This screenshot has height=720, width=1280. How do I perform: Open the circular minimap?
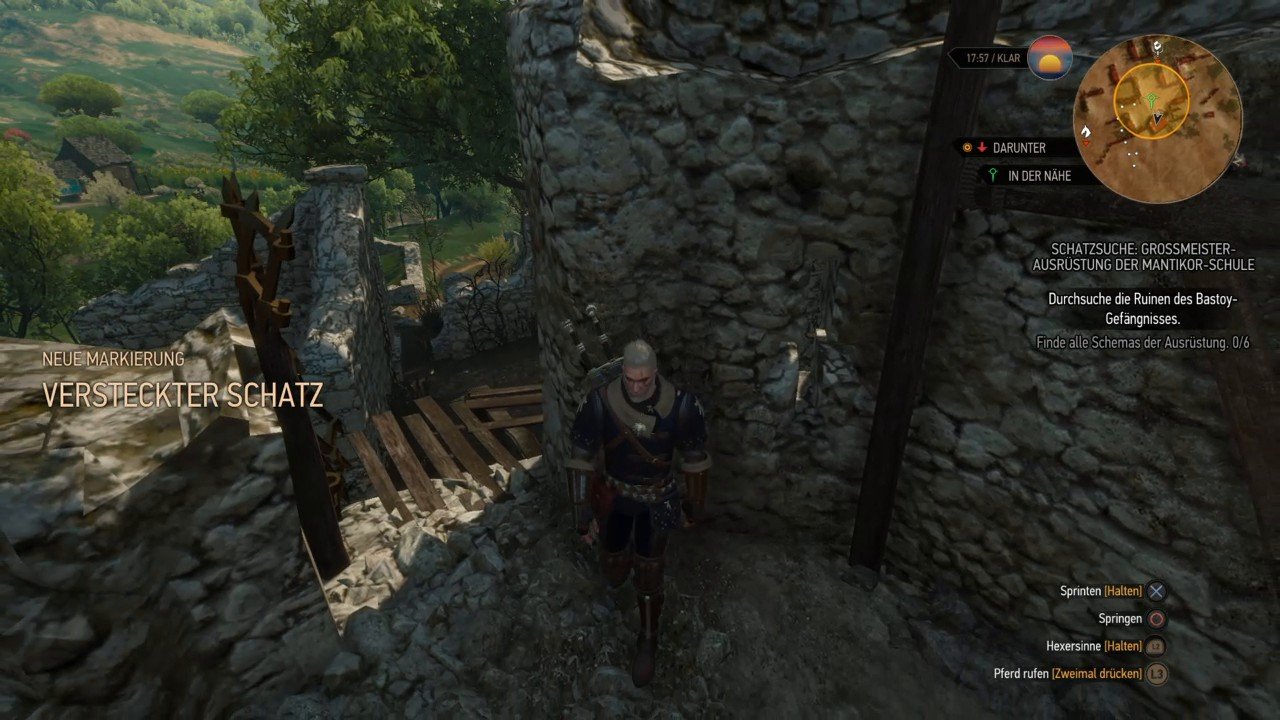1157,119
